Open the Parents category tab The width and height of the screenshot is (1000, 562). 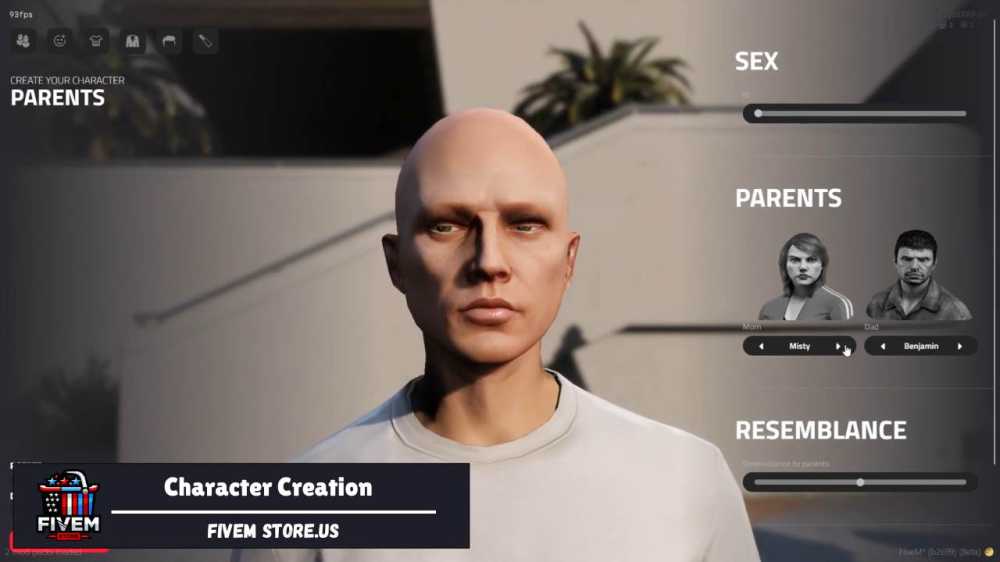pyautogui.click(x=24, y=41)
